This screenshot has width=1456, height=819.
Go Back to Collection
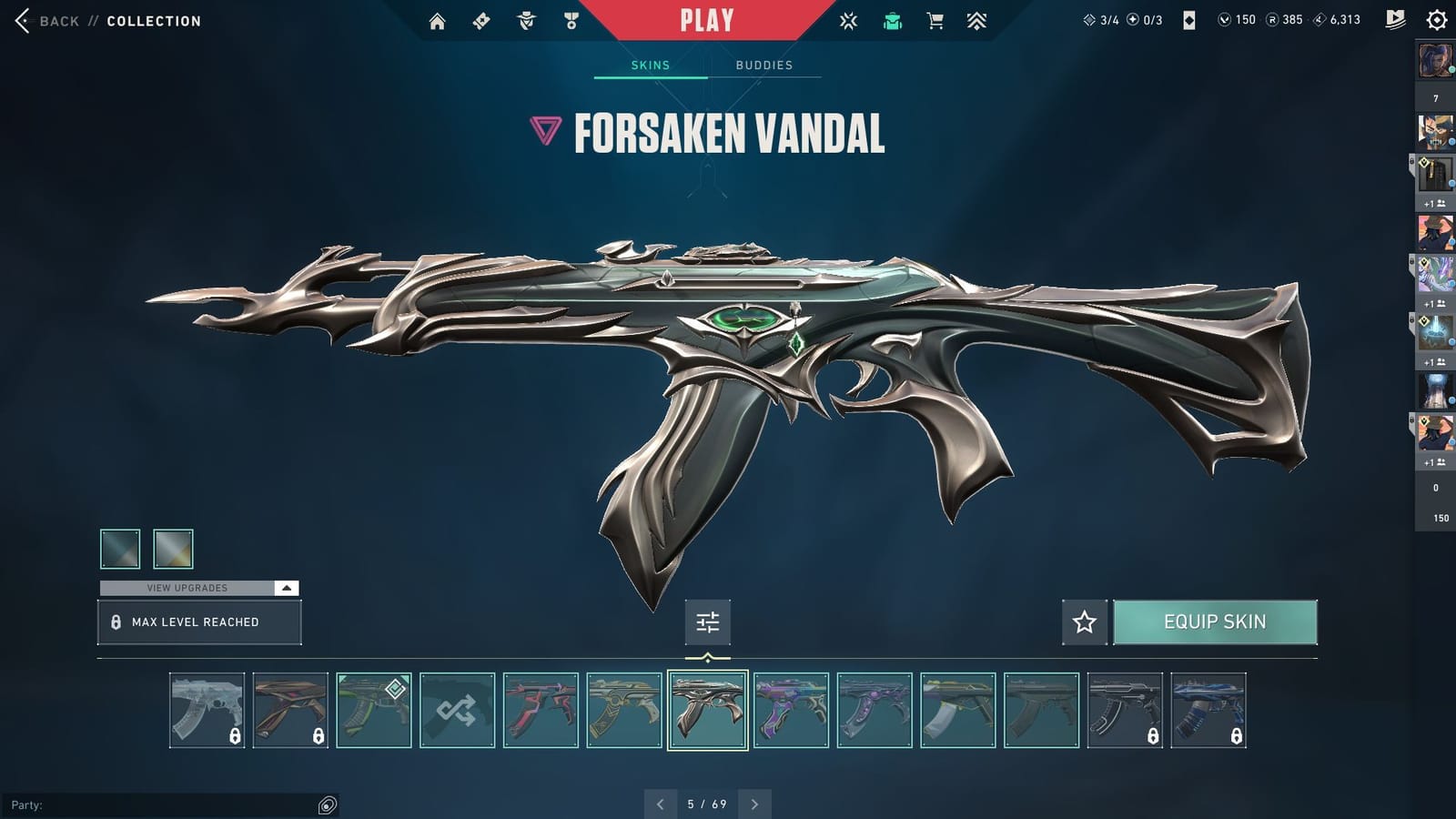(x=55, y=20)
